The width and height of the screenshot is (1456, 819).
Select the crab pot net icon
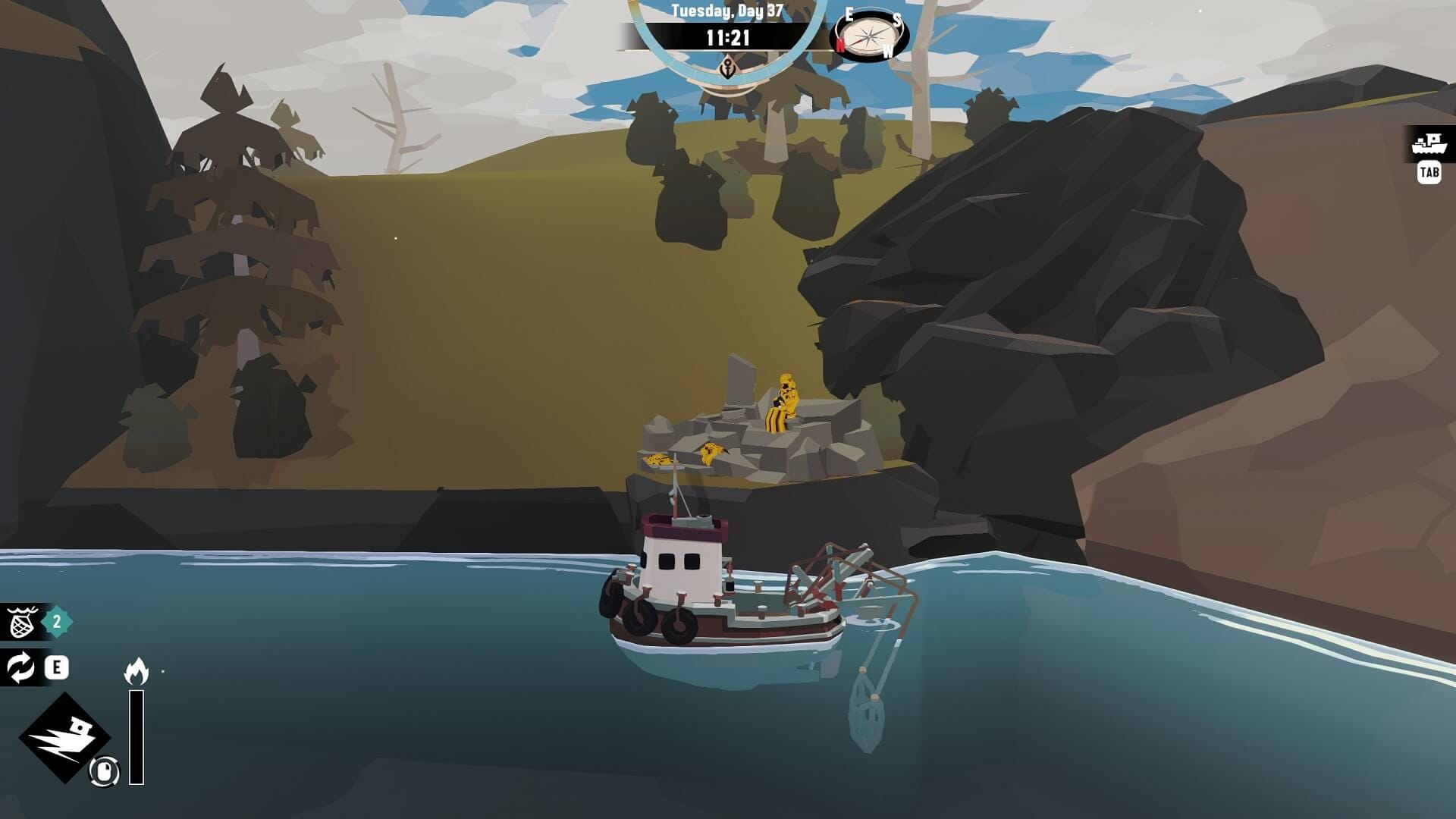22,623
